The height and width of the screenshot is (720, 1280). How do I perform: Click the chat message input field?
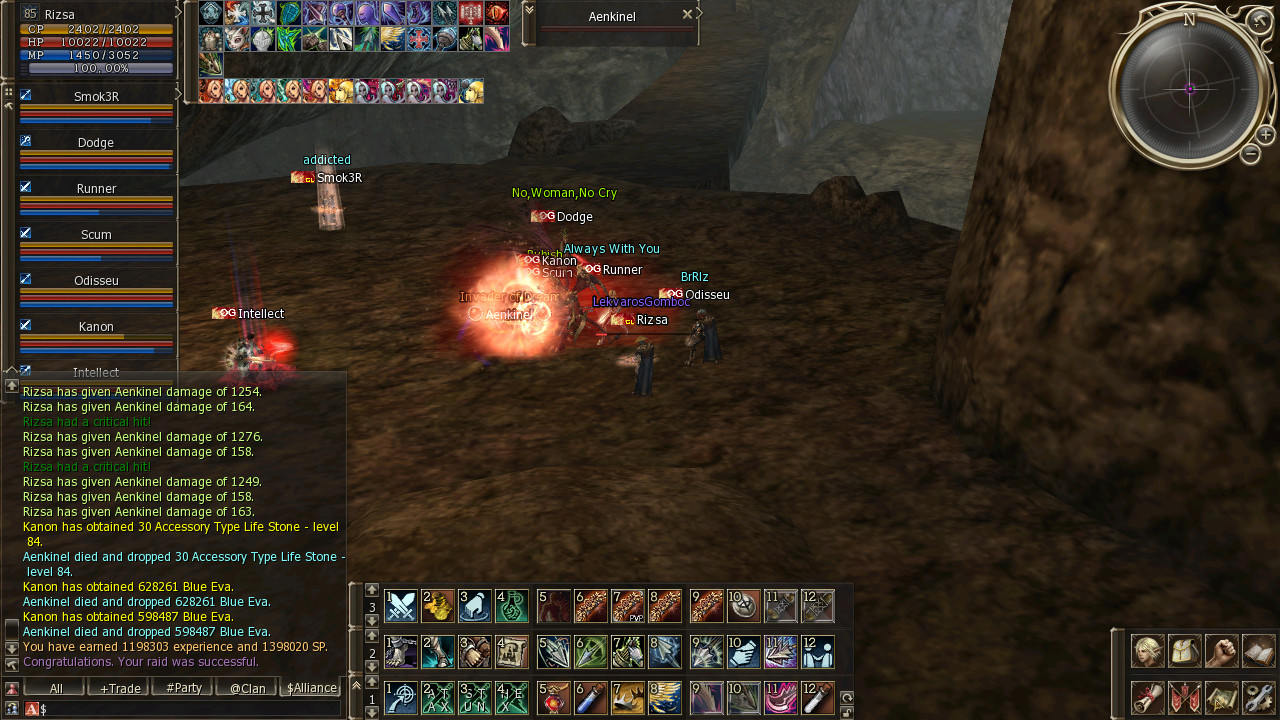click(x=190, y=709)
